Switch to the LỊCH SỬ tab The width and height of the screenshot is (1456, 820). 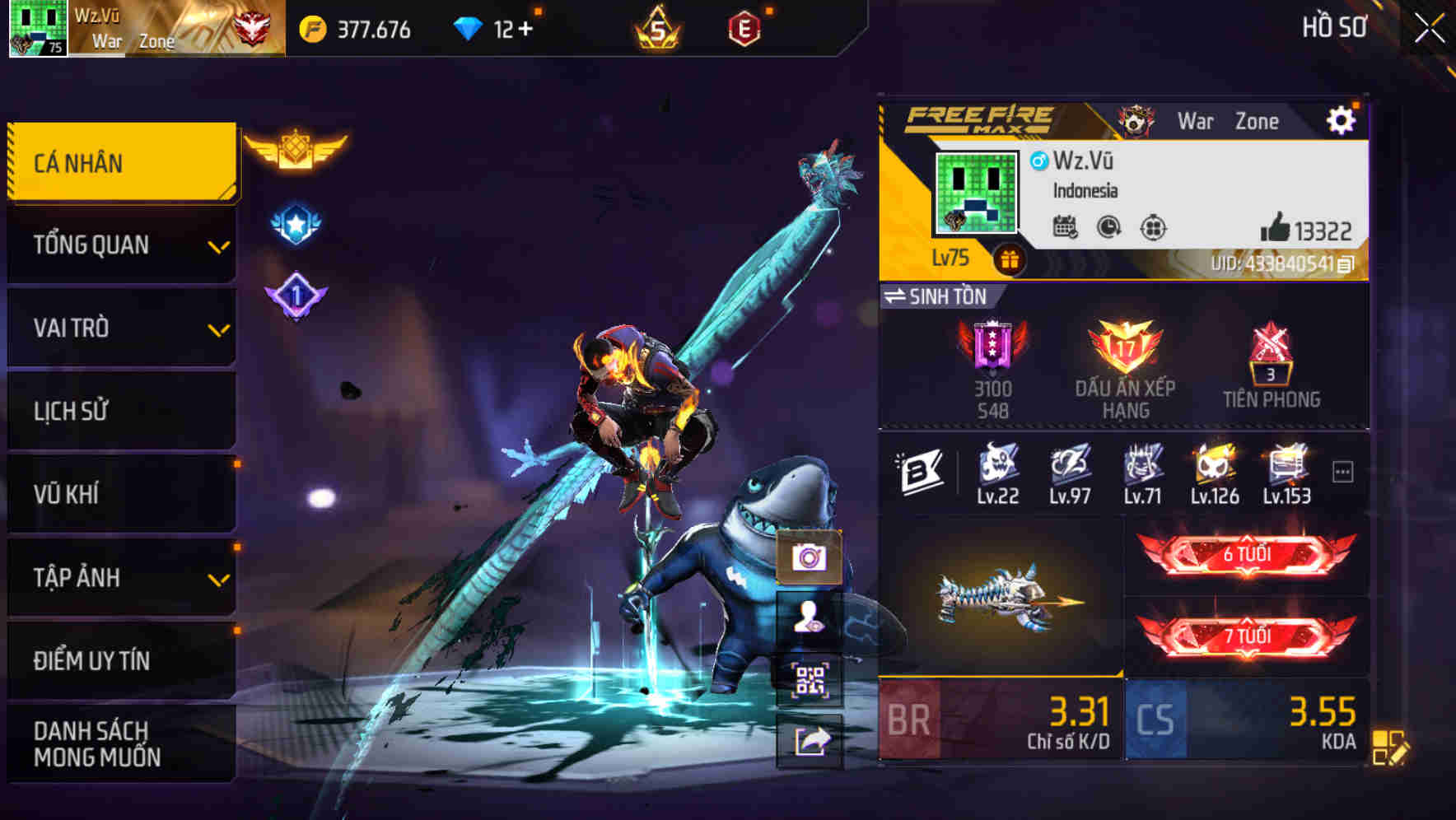click(122, 411)
